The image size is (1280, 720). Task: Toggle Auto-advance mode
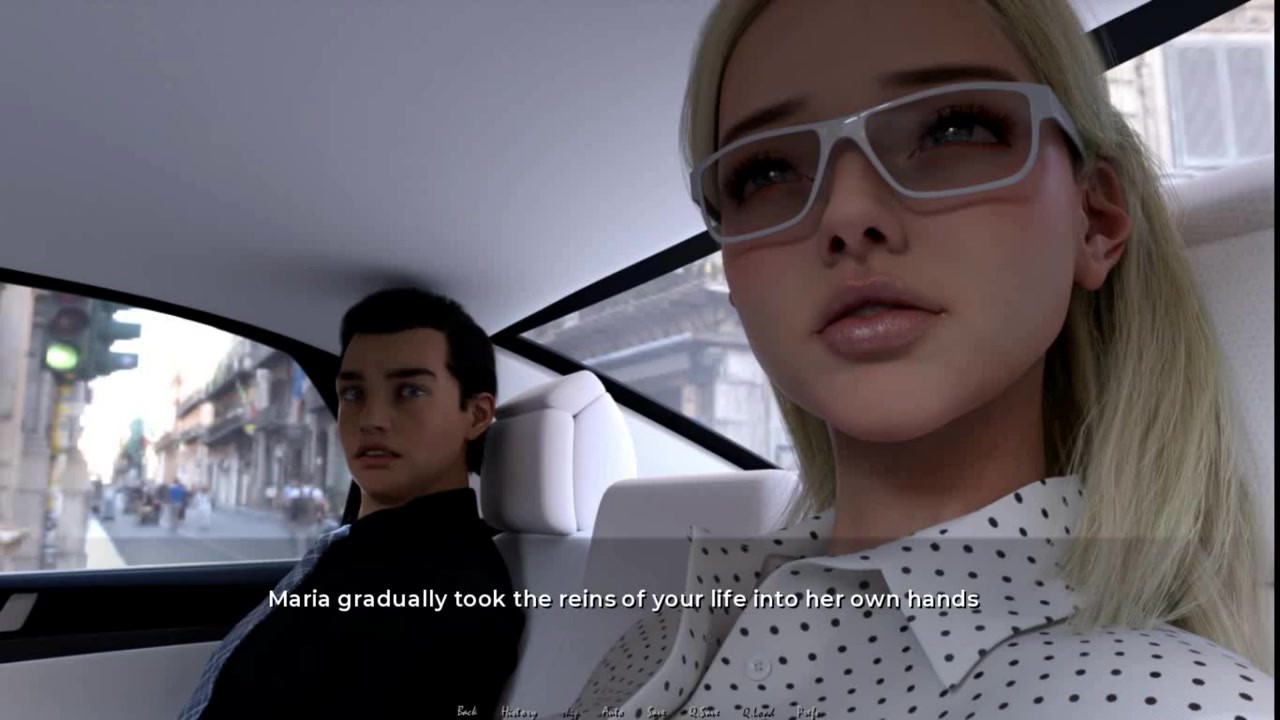point(613,712)
